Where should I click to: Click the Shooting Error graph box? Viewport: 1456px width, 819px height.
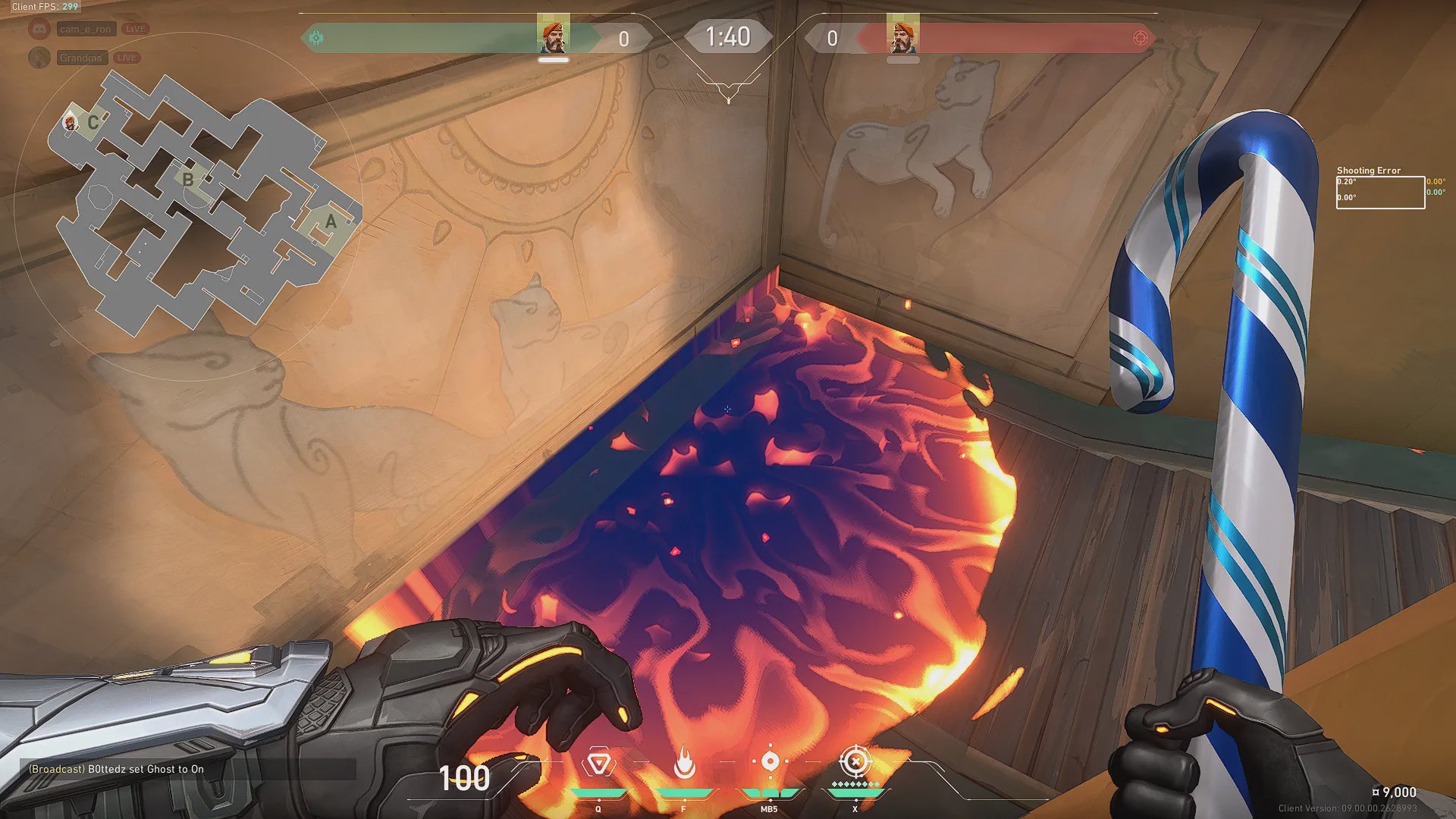[x=1380, y=192]
